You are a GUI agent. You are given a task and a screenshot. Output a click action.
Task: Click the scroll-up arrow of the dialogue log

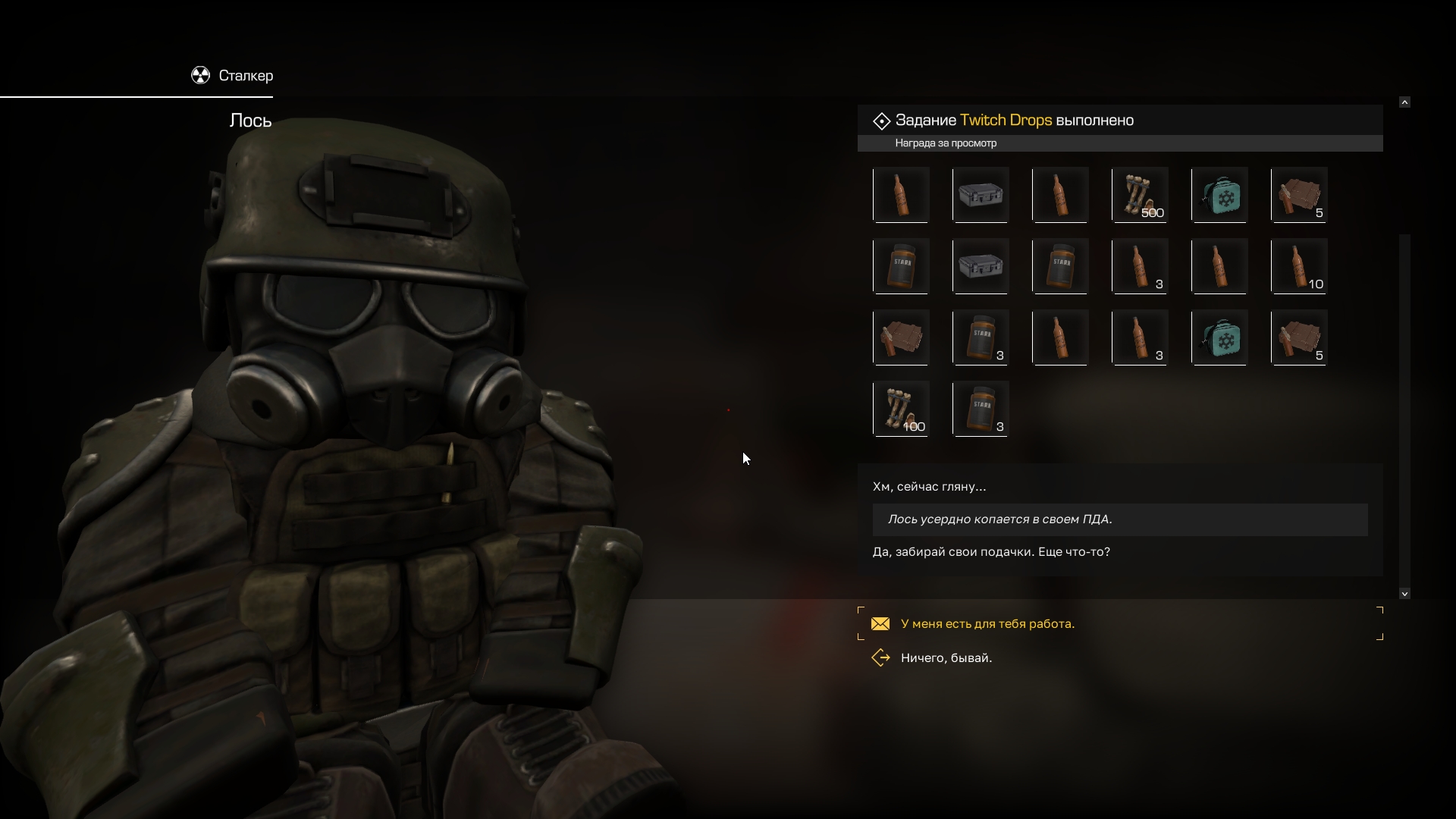click(1404, 102)
